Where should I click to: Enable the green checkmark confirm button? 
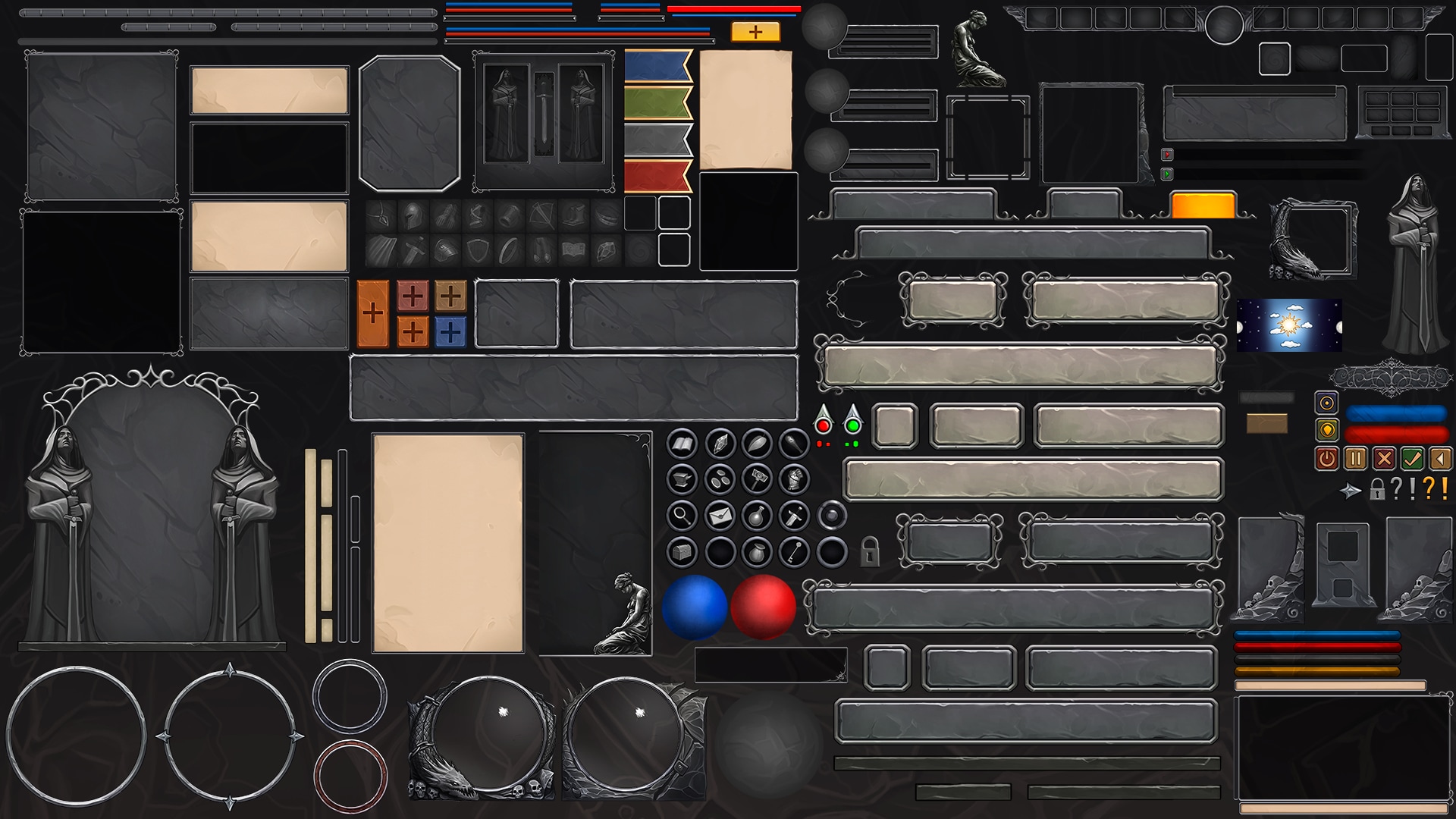tap(1411, 460)
